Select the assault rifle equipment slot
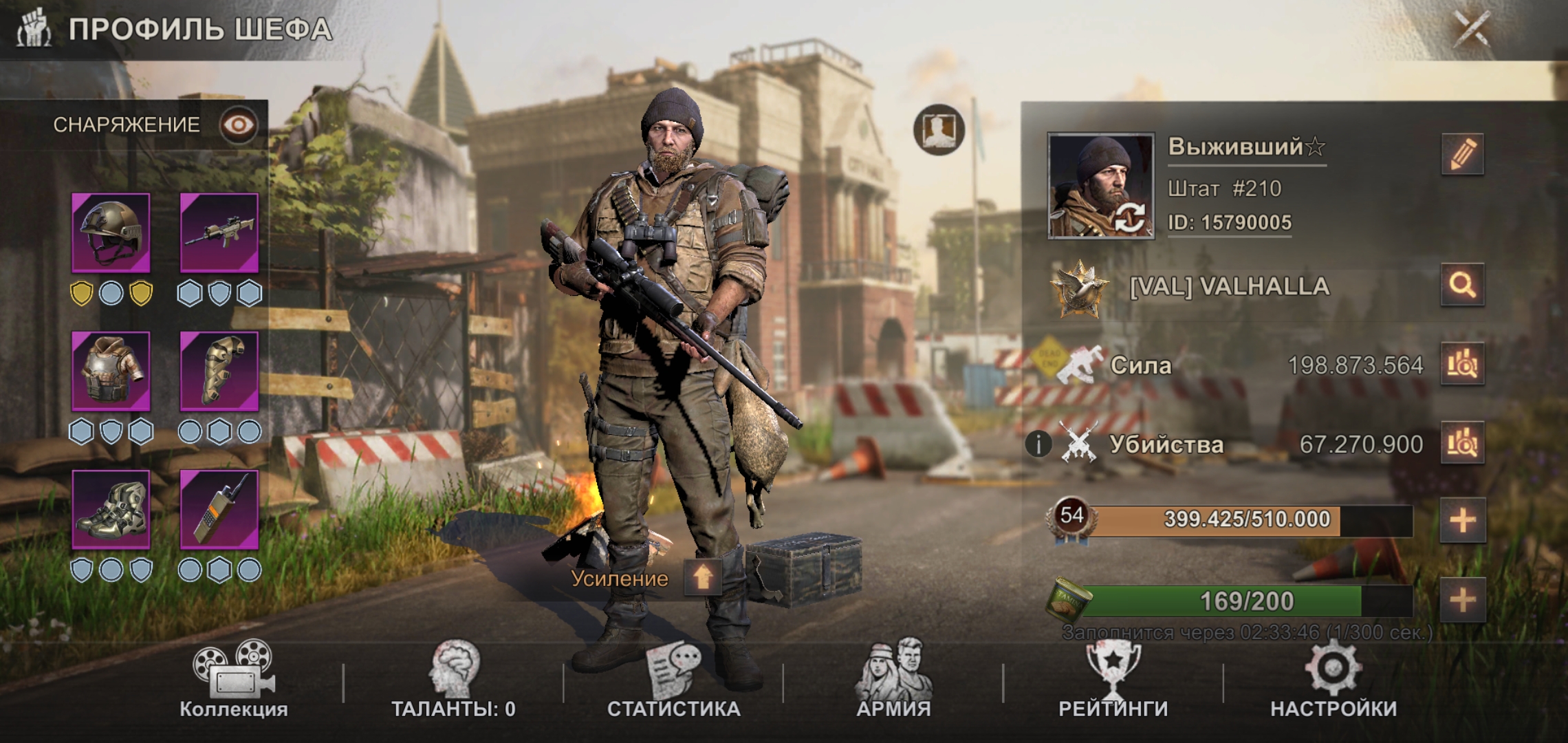 (219, 233)
